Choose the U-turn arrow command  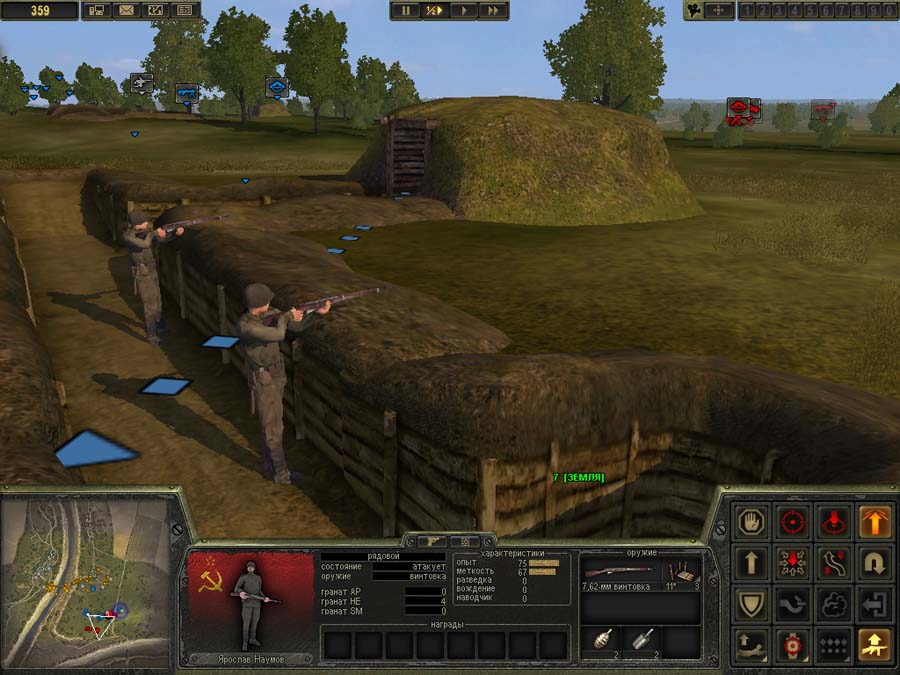tap(876, 563)
